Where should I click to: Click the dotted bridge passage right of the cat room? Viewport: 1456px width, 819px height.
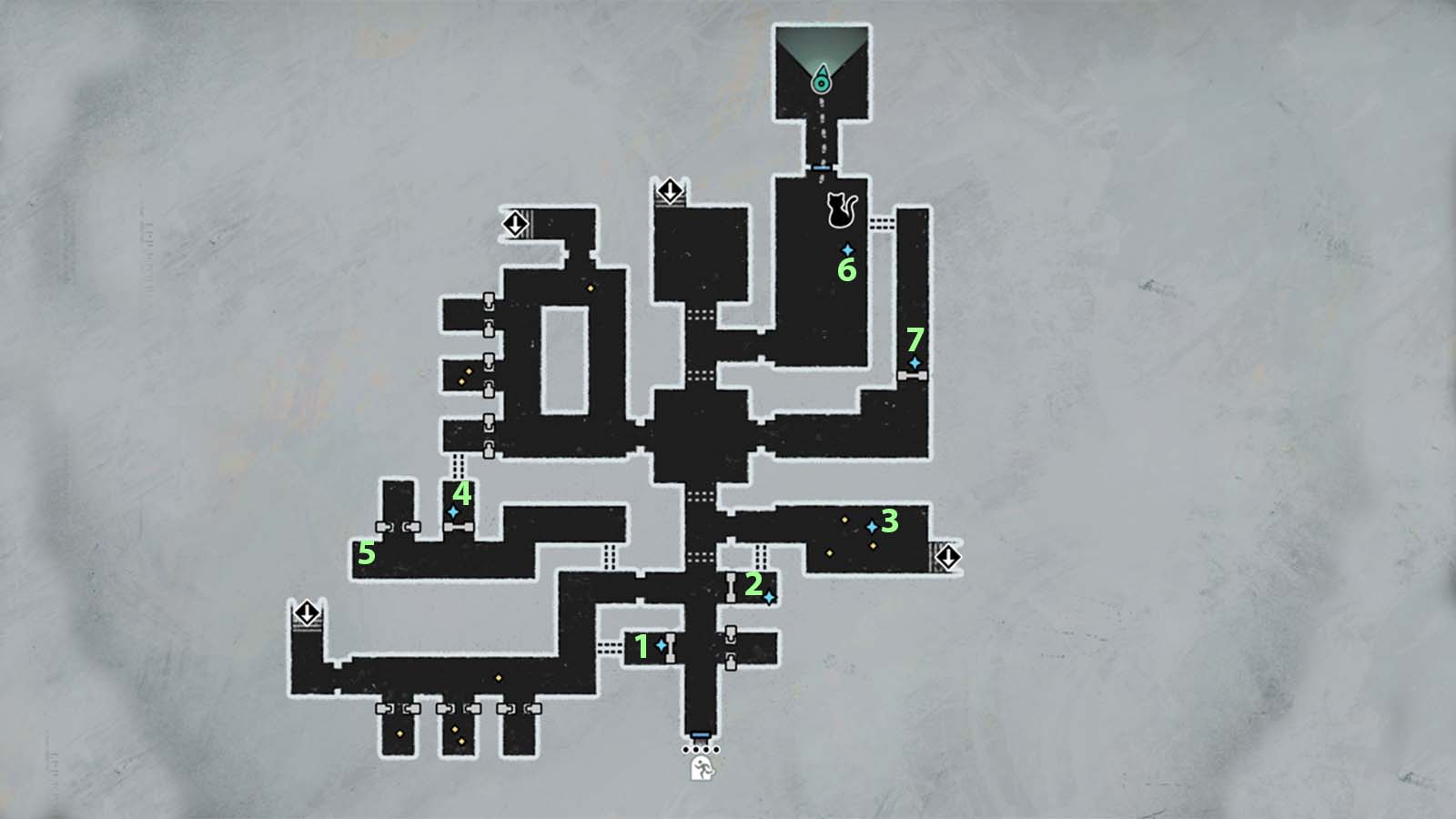881,223
